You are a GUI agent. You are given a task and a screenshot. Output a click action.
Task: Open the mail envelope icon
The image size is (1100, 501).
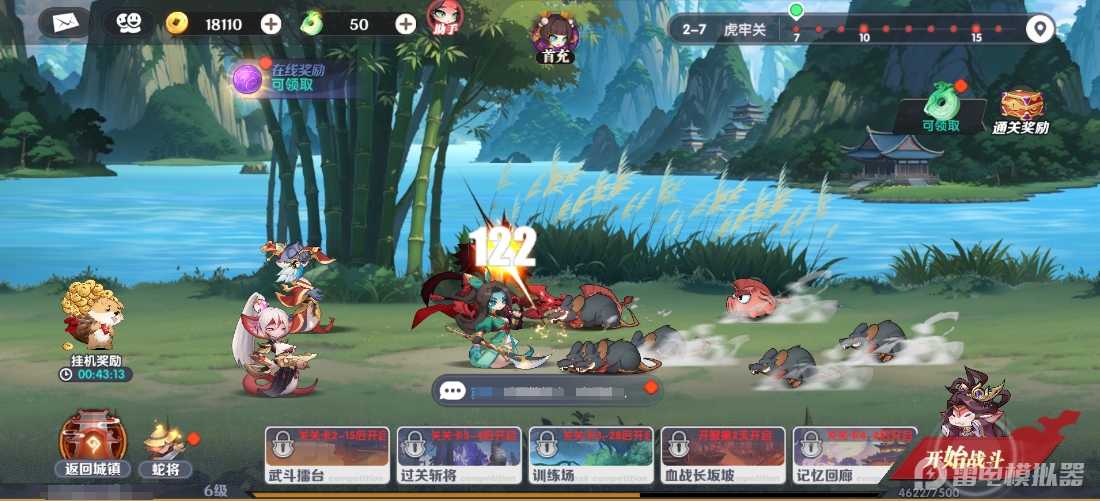pos(65,22)
